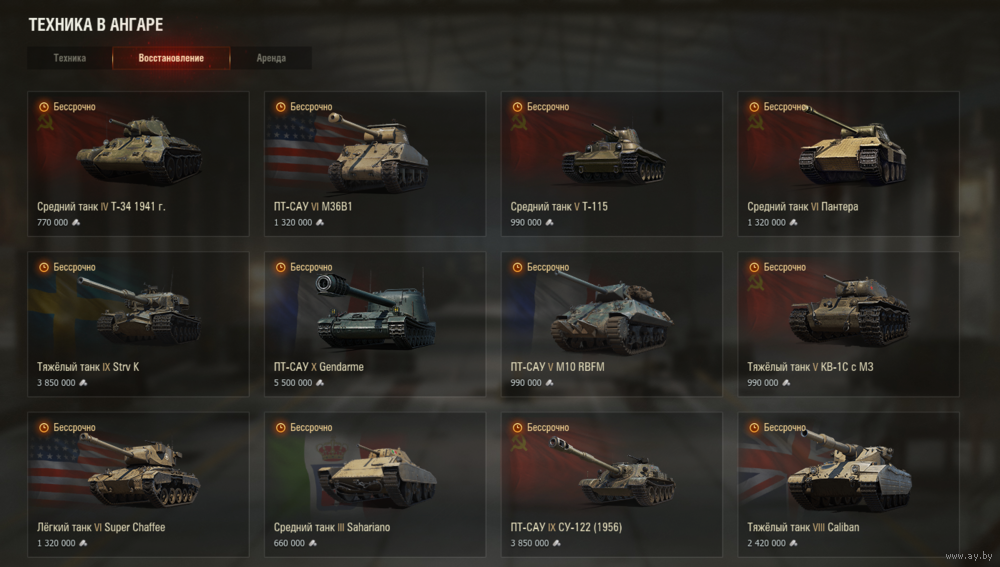Select the СУ-122 (1956) card

point(612,484)
